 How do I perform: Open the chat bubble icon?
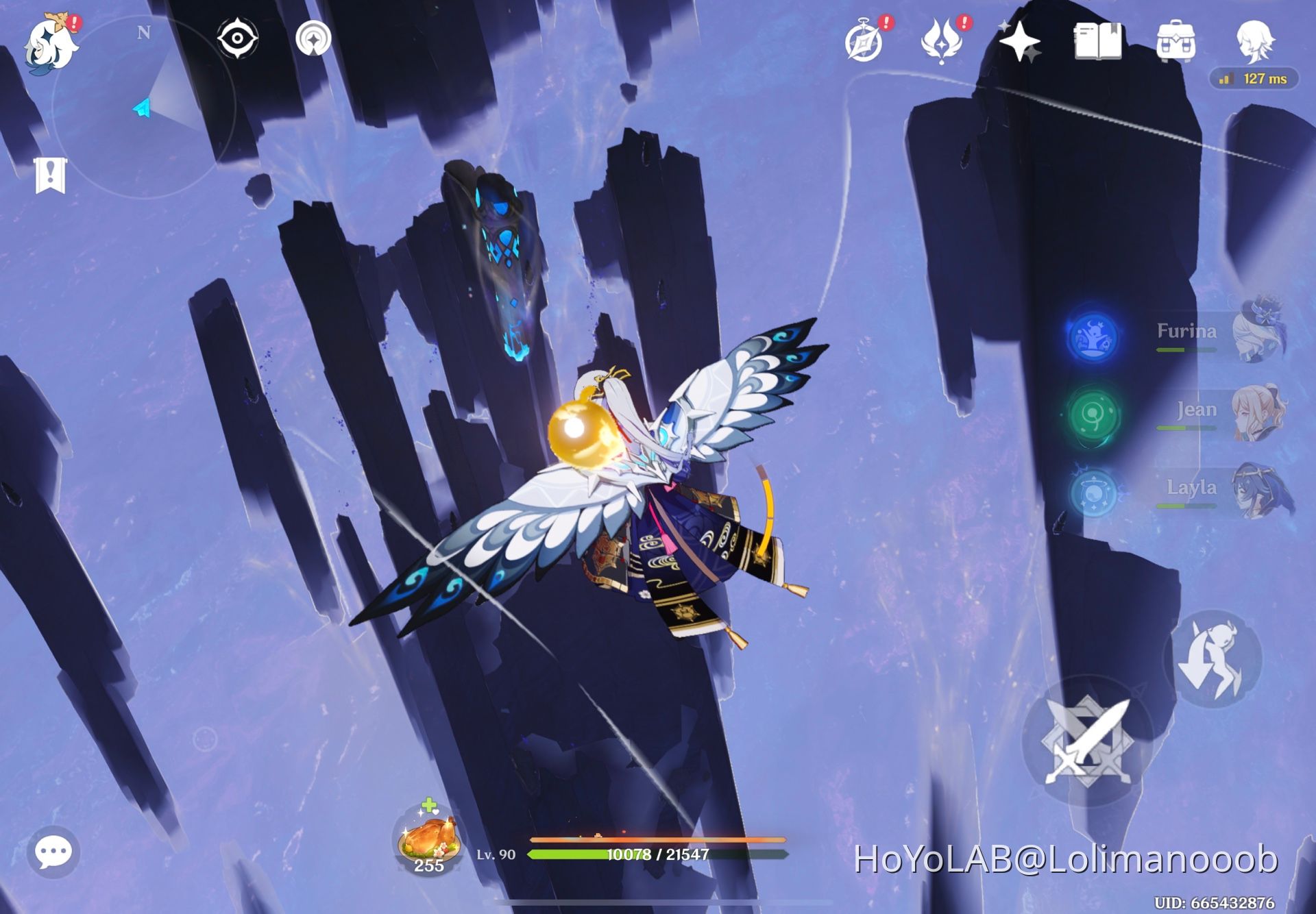point(55,852)
